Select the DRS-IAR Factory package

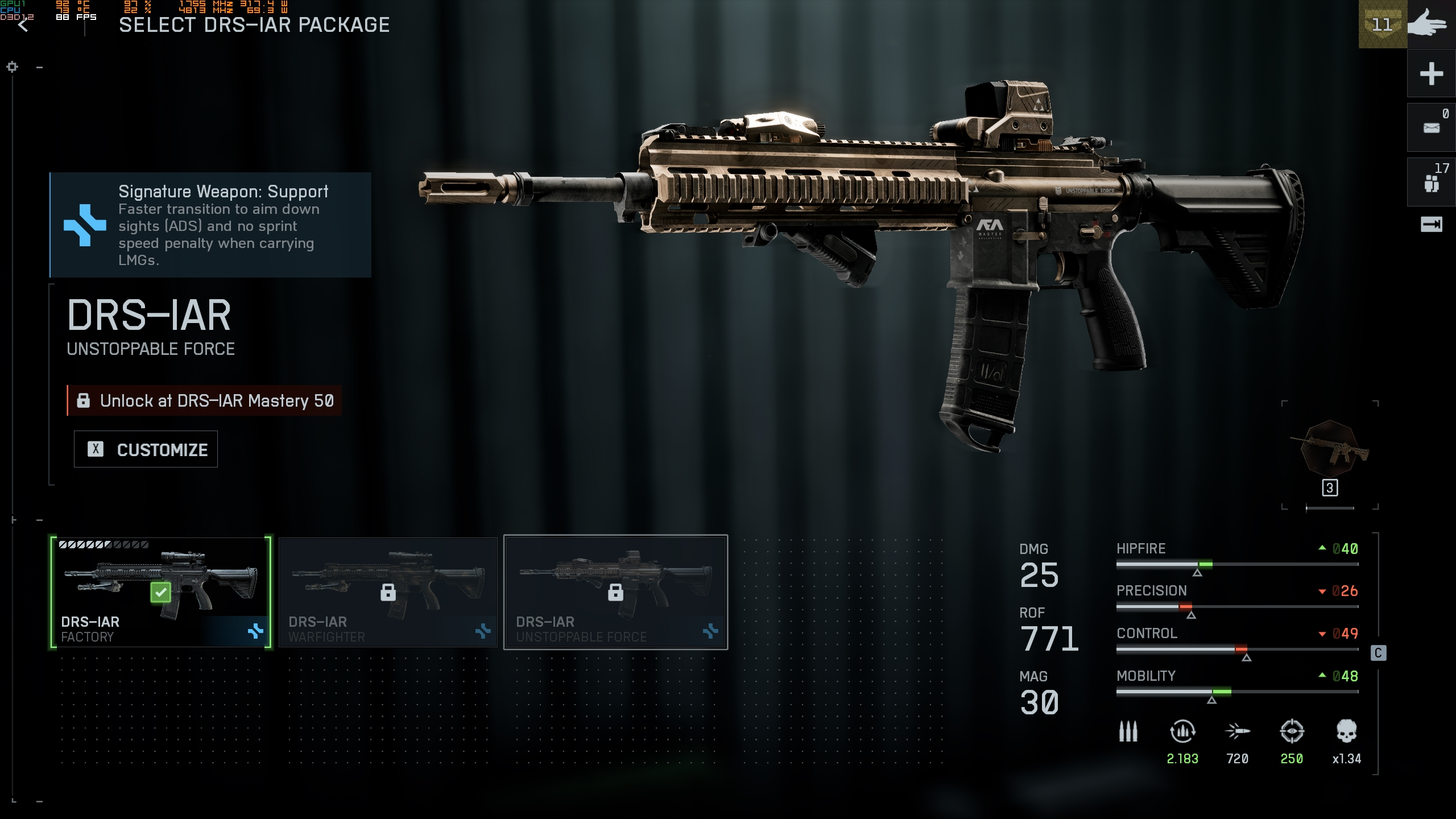tap(160, 591)
